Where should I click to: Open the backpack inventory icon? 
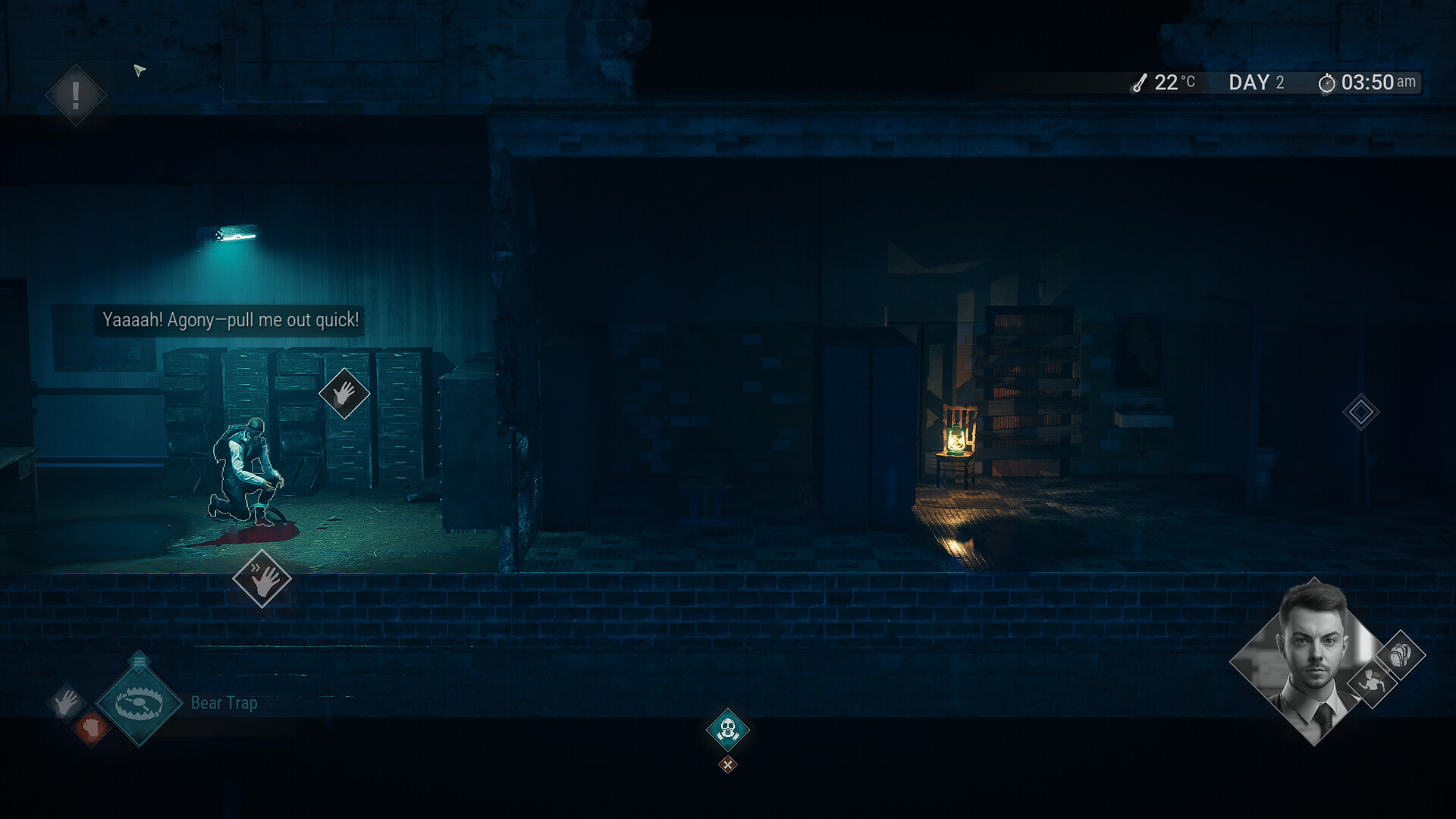(1400, 654)
